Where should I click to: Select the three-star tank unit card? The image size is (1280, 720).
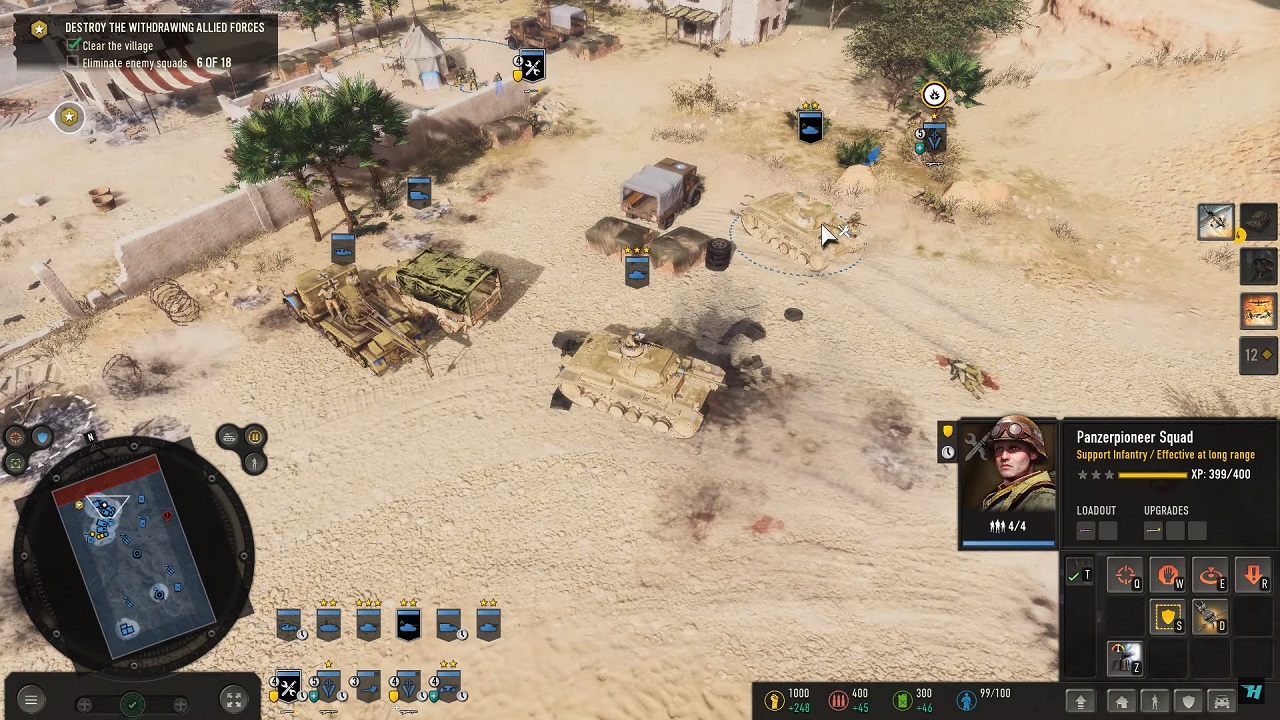point(368,625)
